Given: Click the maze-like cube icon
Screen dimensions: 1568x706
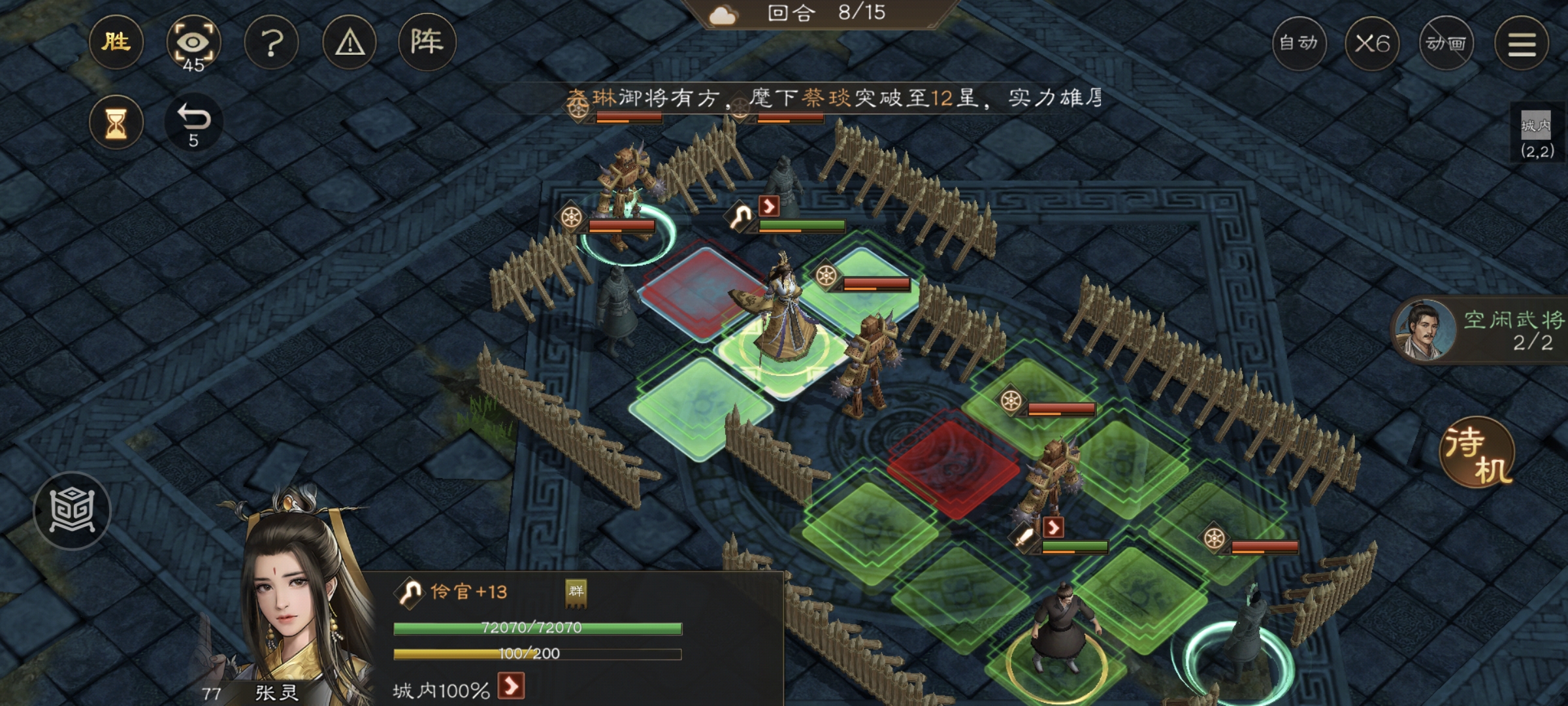Looking at the screenshot, I should click(72, 511).
